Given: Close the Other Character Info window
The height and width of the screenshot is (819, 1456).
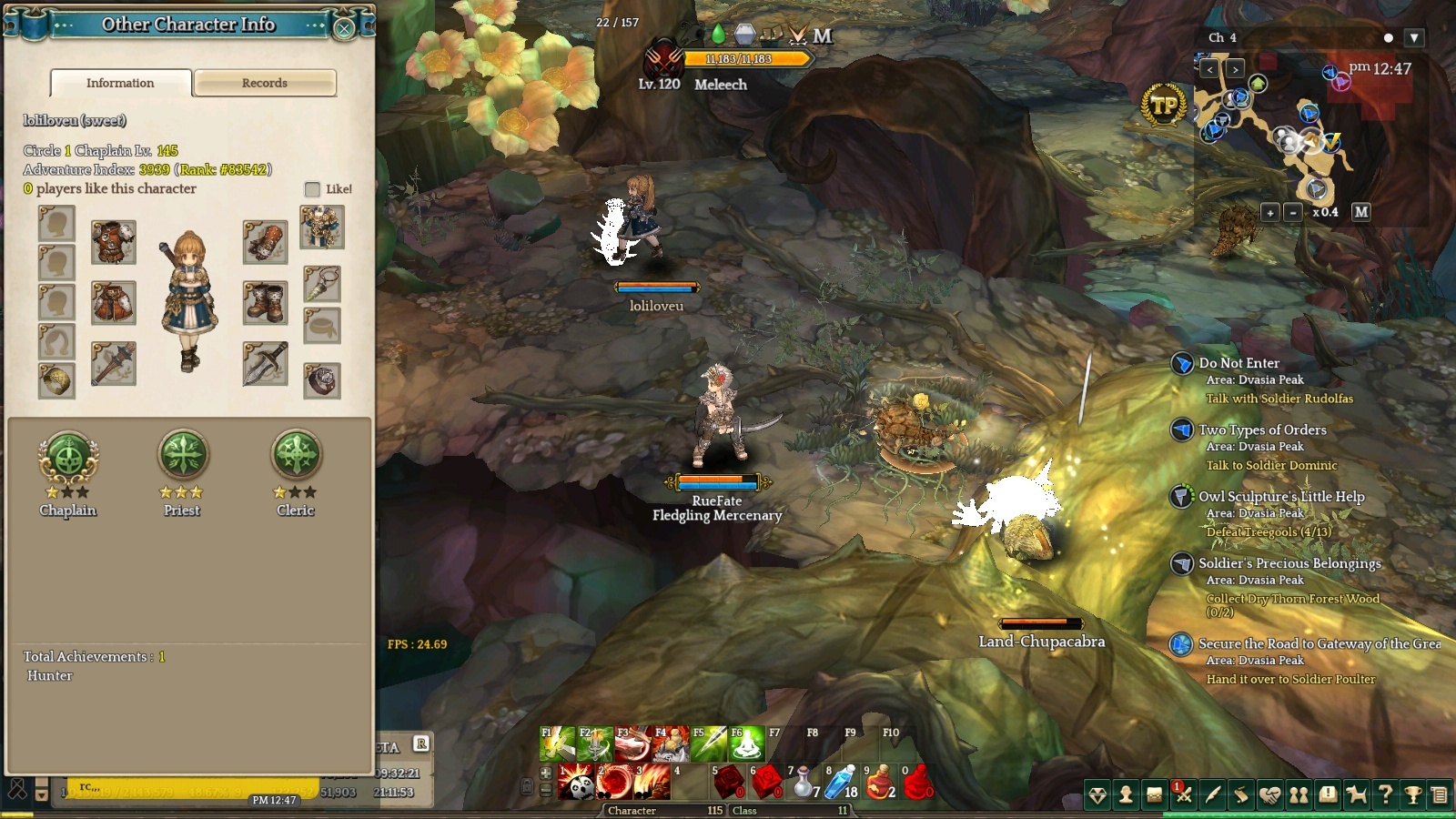Looking at the screenshot, I should click(x=344, y=28).
